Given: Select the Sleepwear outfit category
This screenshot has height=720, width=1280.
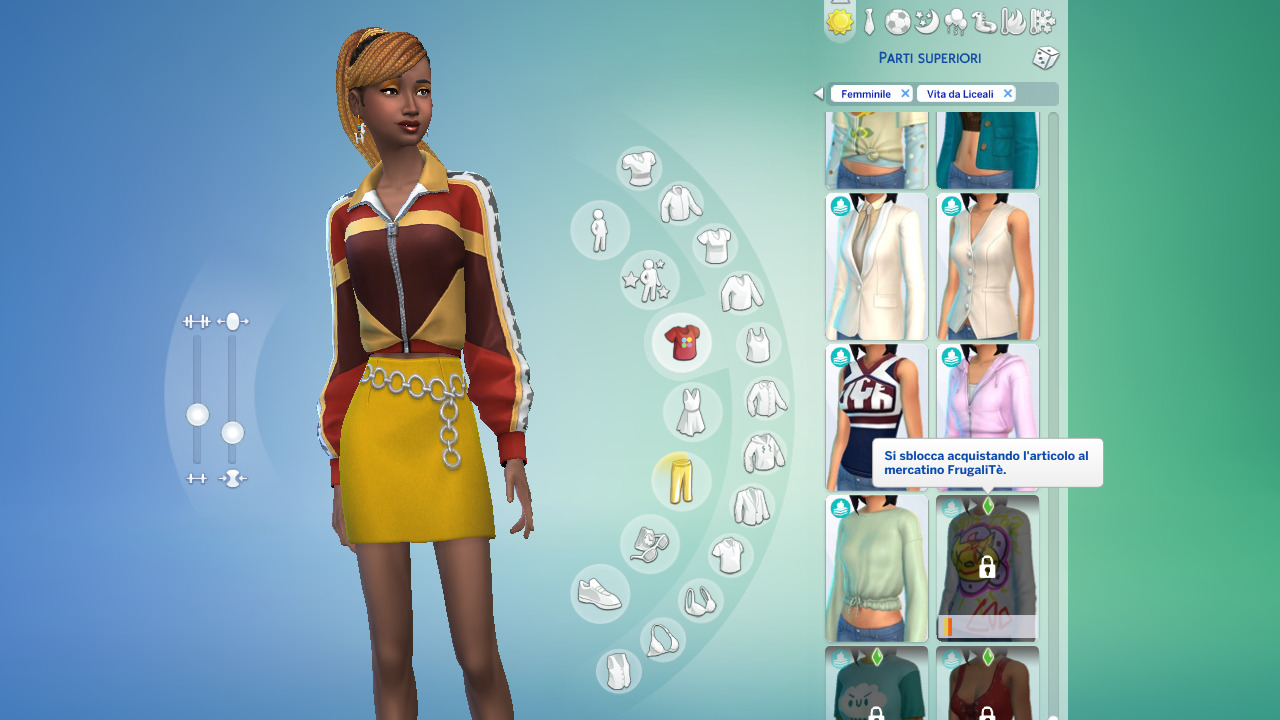Looking at the screenshot, I should [926, 22].
